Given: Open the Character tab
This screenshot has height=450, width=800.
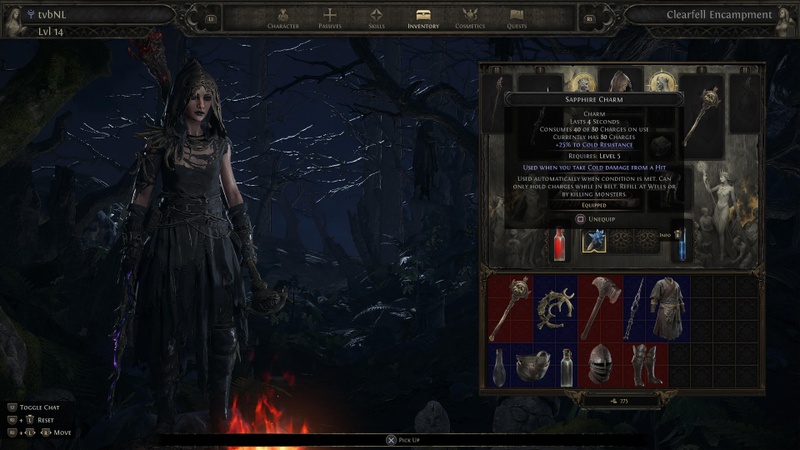Looking at the screenshot, I should click(283, 17).
